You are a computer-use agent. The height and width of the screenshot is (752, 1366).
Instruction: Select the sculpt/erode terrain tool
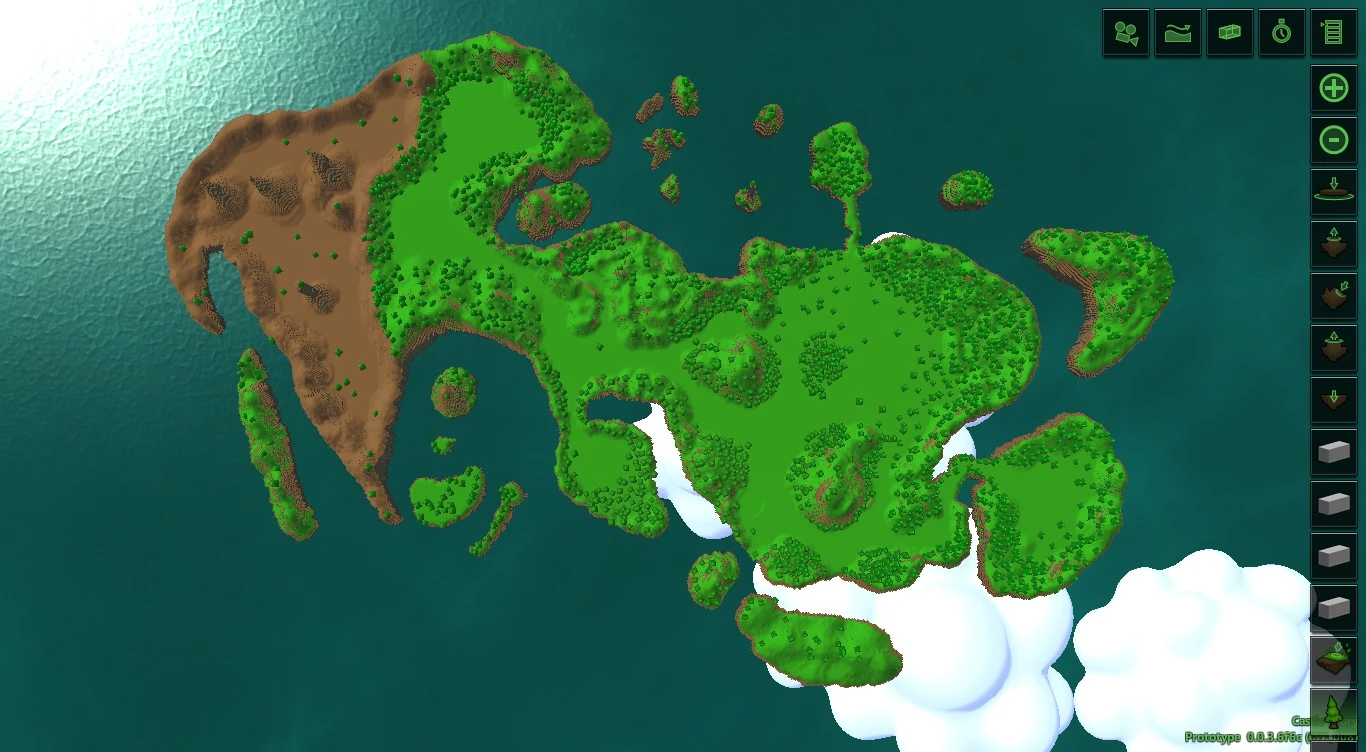tap(1333, 297)
